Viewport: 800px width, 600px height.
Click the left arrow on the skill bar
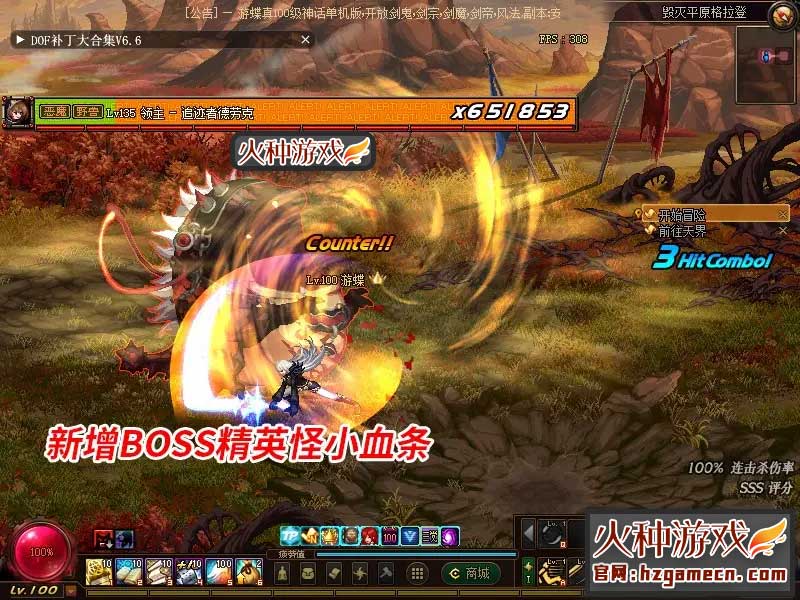(529, 535)
